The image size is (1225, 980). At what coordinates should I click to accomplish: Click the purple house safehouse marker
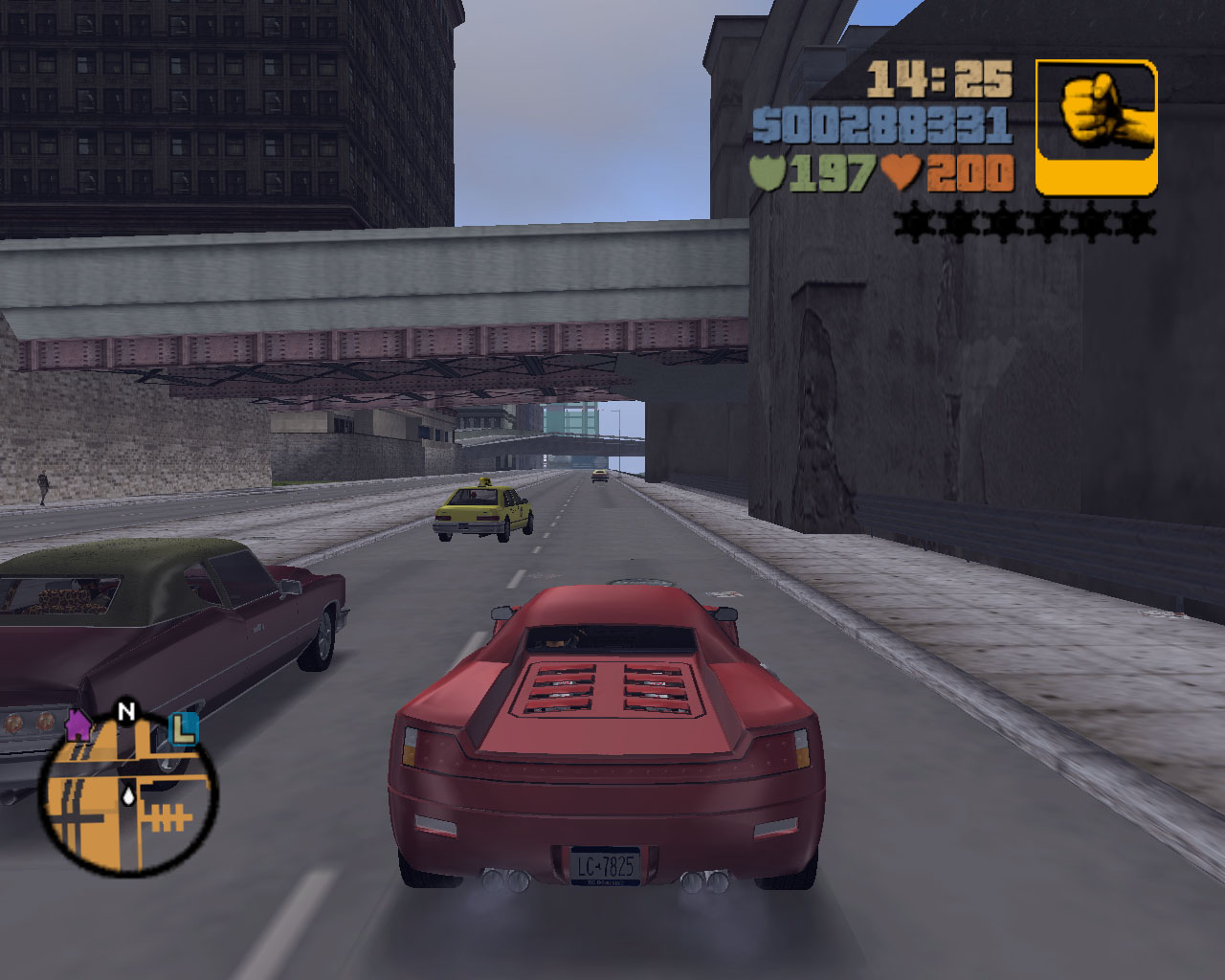[x=79, y=725]
